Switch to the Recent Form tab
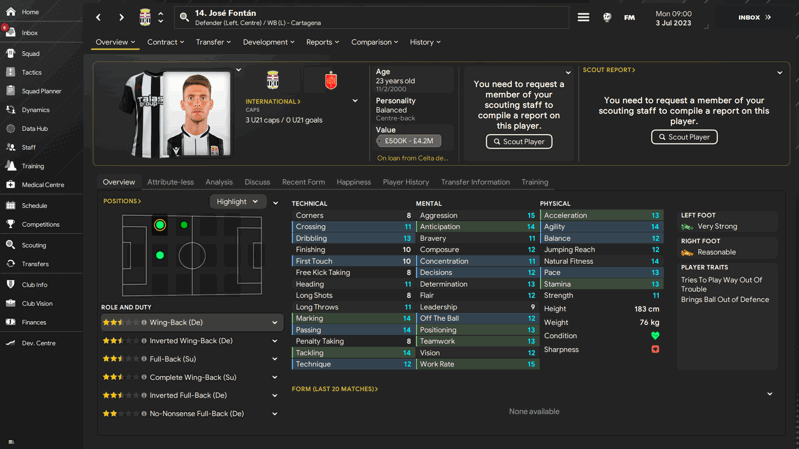Screen dimensions: 799x449 pyautogui.click(x=303, y=182)
